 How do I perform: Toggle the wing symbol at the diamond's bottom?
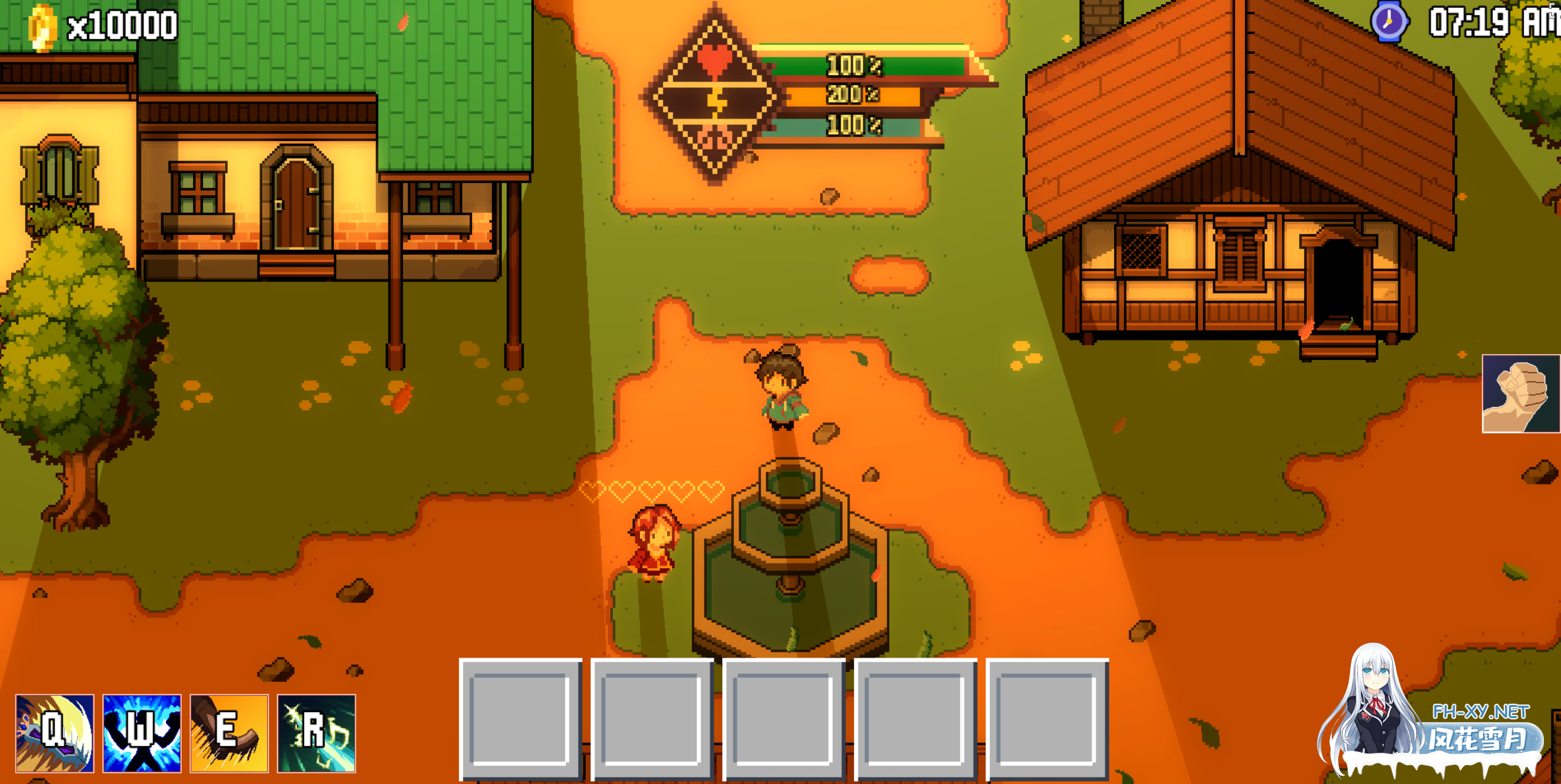[716, 142]
